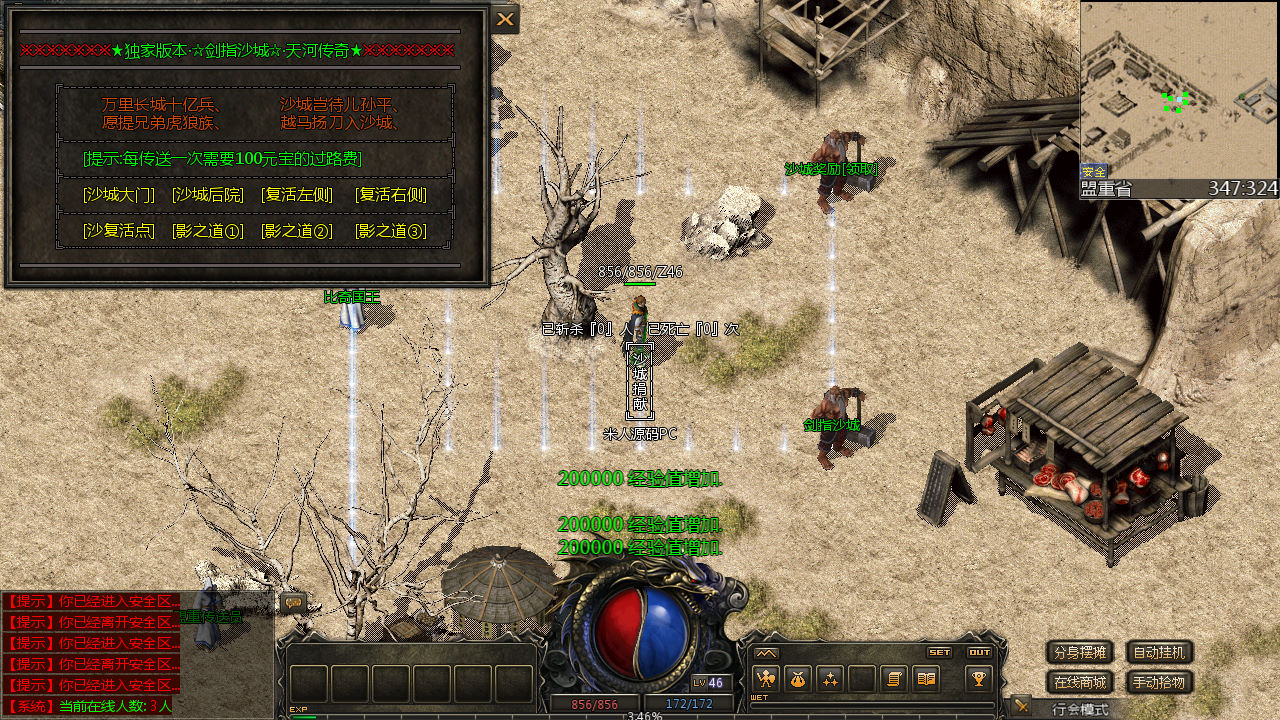The width and height of the screenshot is (1280, 720).
Task: Choose 影之道③ teleport link
Action: pos(391,231)
